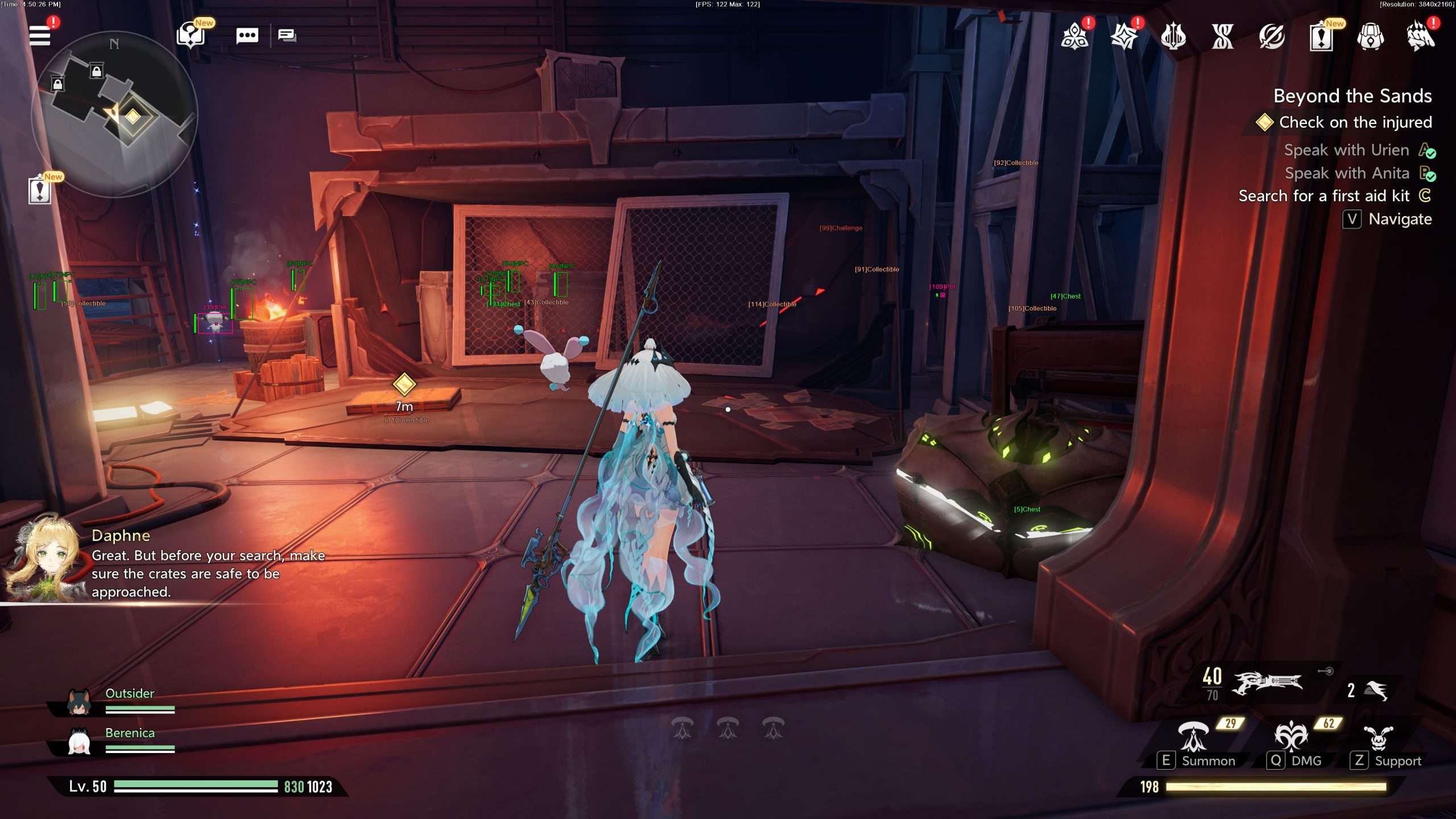1456x819 pixels.
Task: Open the backpack inventory icon
Action: [1370, 37]
